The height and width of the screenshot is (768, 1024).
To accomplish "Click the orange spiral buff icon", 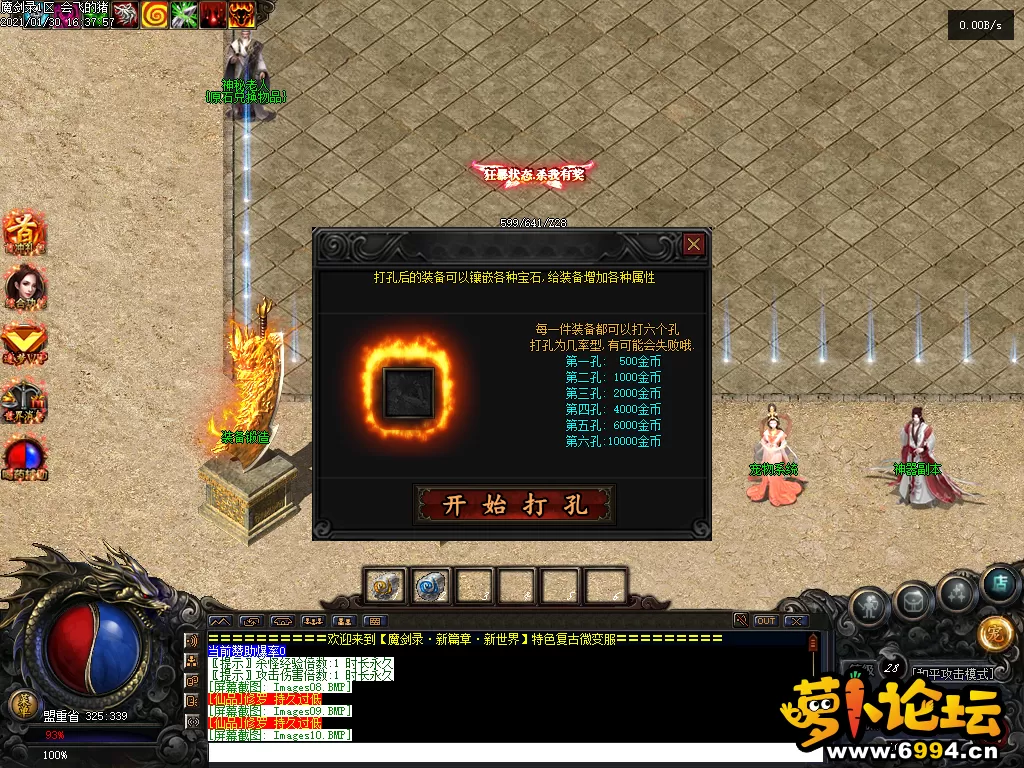I will (x=154, y=14).
